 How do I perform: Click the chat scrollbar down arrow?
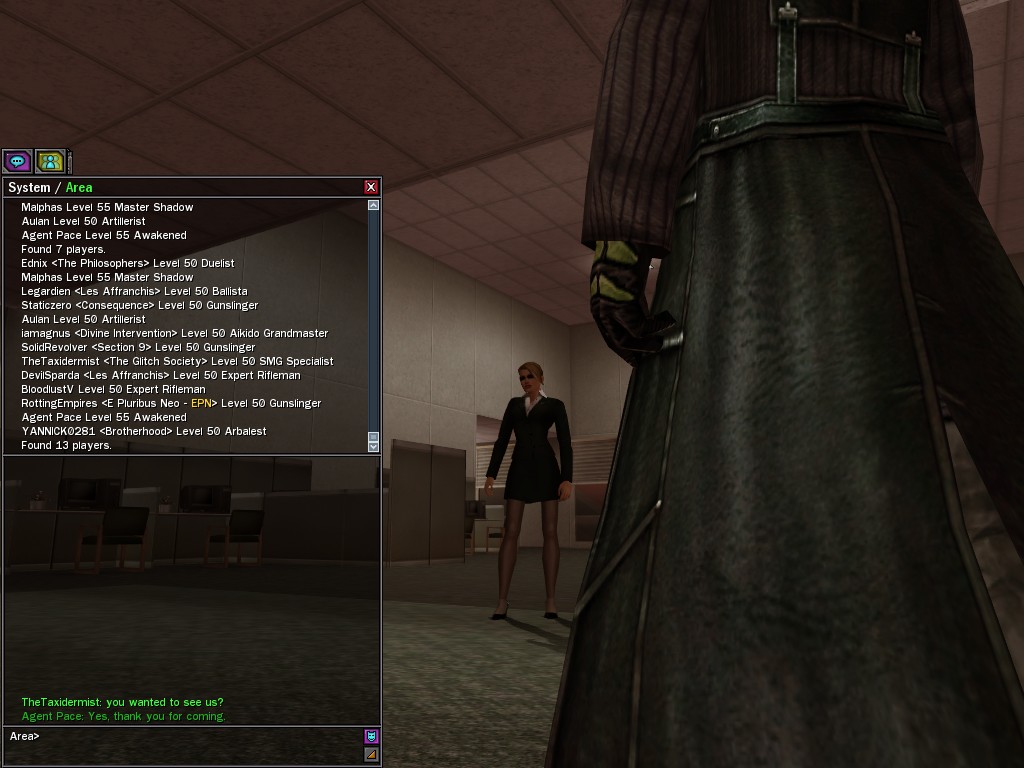click(373, 446)
